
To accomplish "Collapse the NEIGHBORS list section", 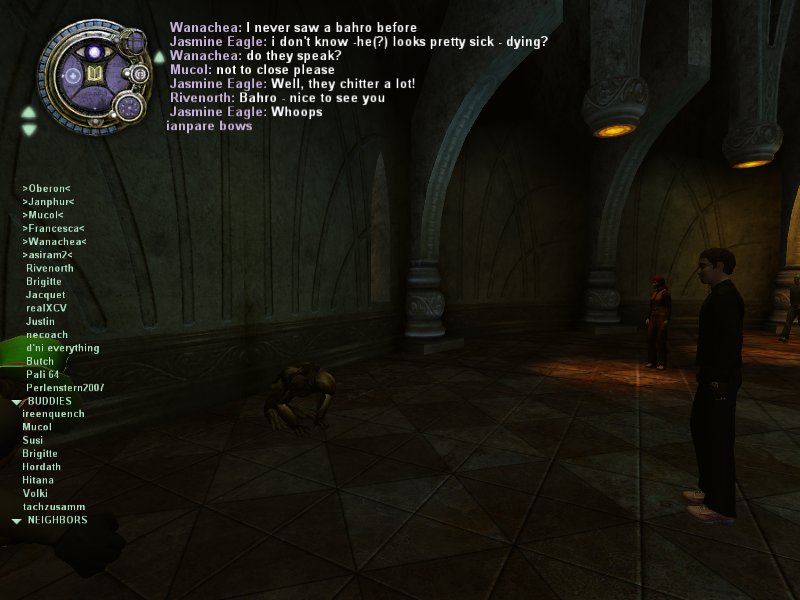I will point(17,521).
